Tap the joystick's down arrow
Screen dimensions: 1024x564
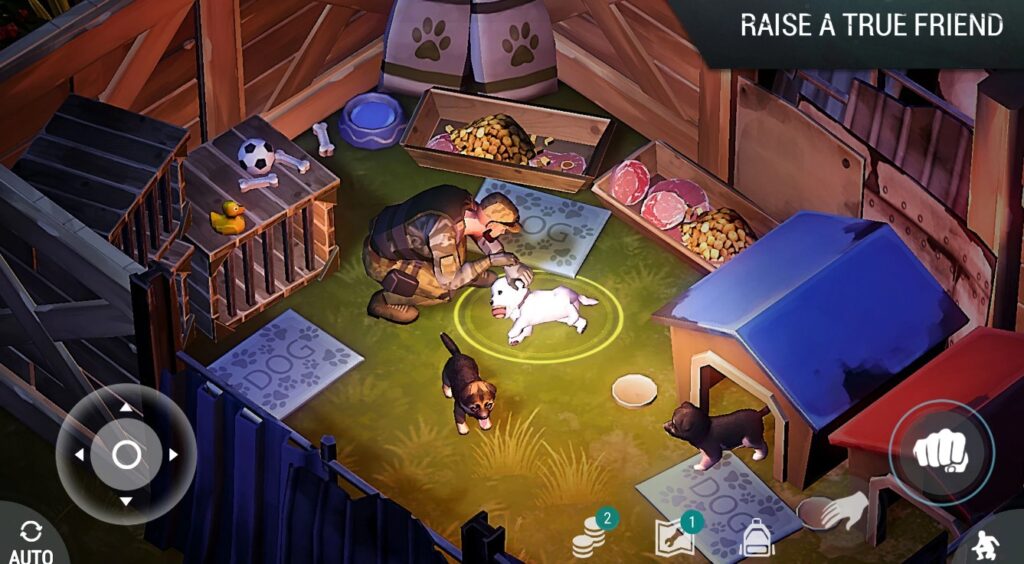(125, 501)
